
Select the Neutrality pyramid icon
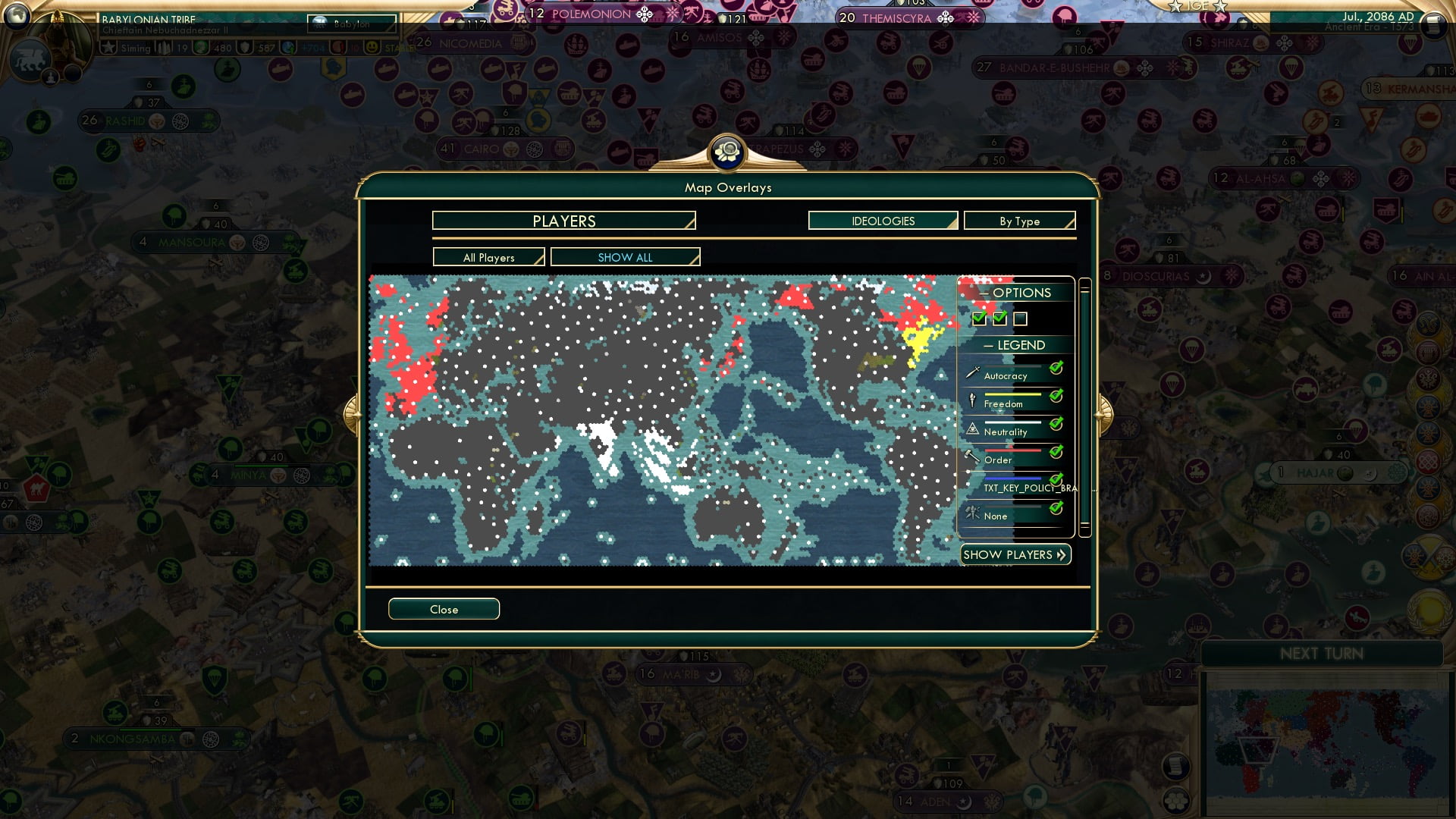971,428
